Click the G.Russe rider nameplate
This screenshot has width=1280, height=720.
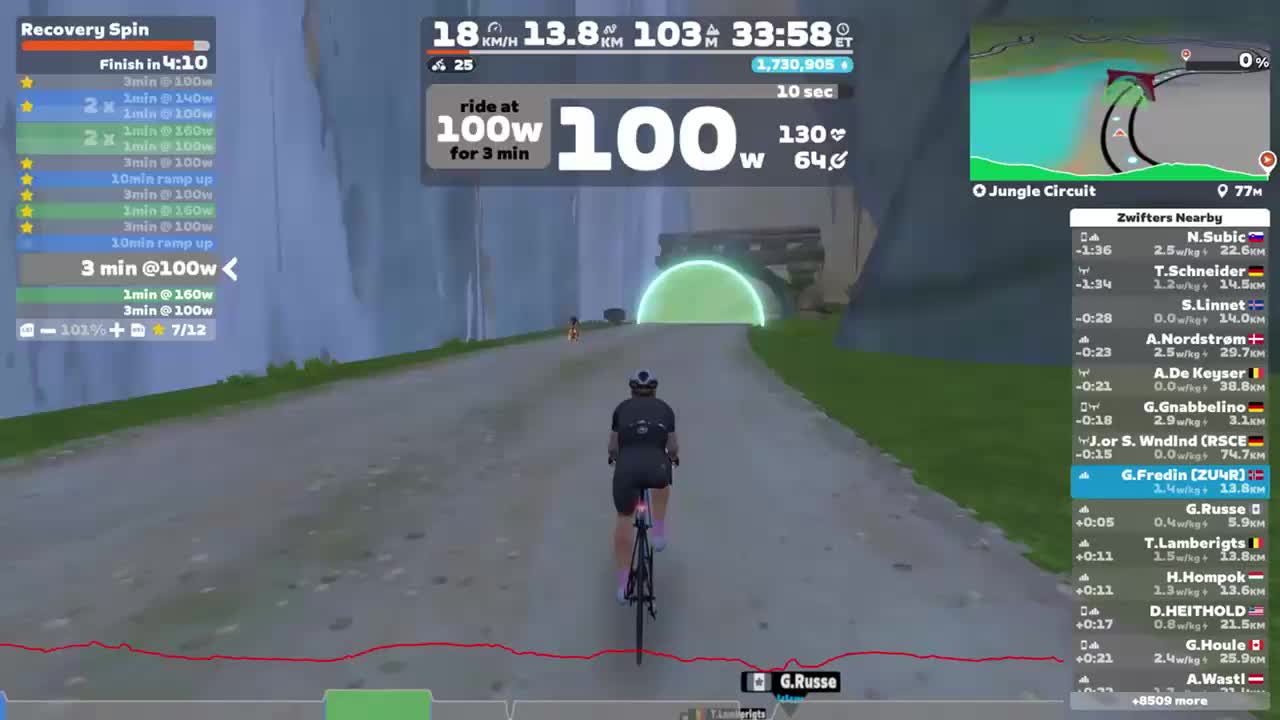(x=789, y=681)
